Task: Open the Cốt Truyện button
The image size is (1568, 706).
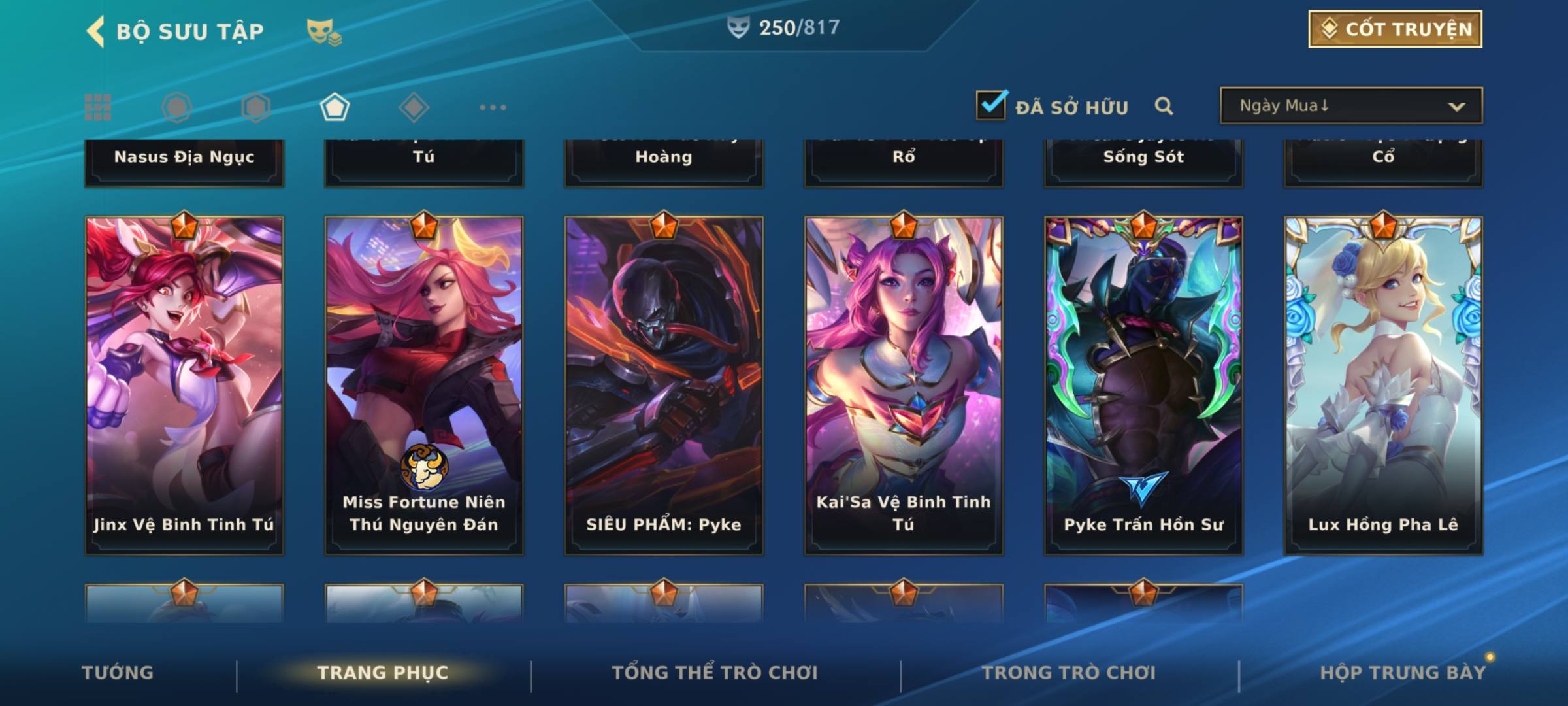Action: pyautogui.click(x=1395, y=29)
